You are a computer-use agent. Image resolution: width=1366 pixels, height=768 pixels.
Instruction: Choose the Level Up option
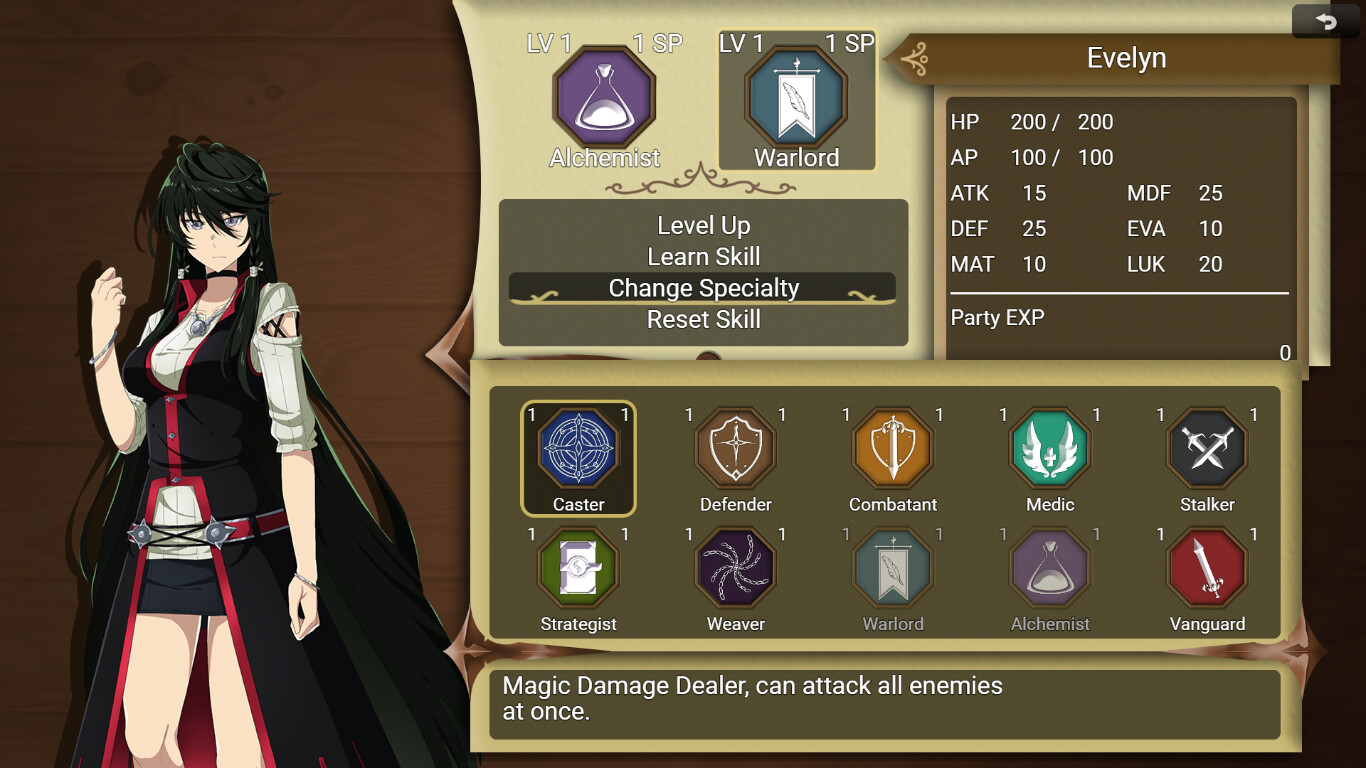click(x=703, y=225)
